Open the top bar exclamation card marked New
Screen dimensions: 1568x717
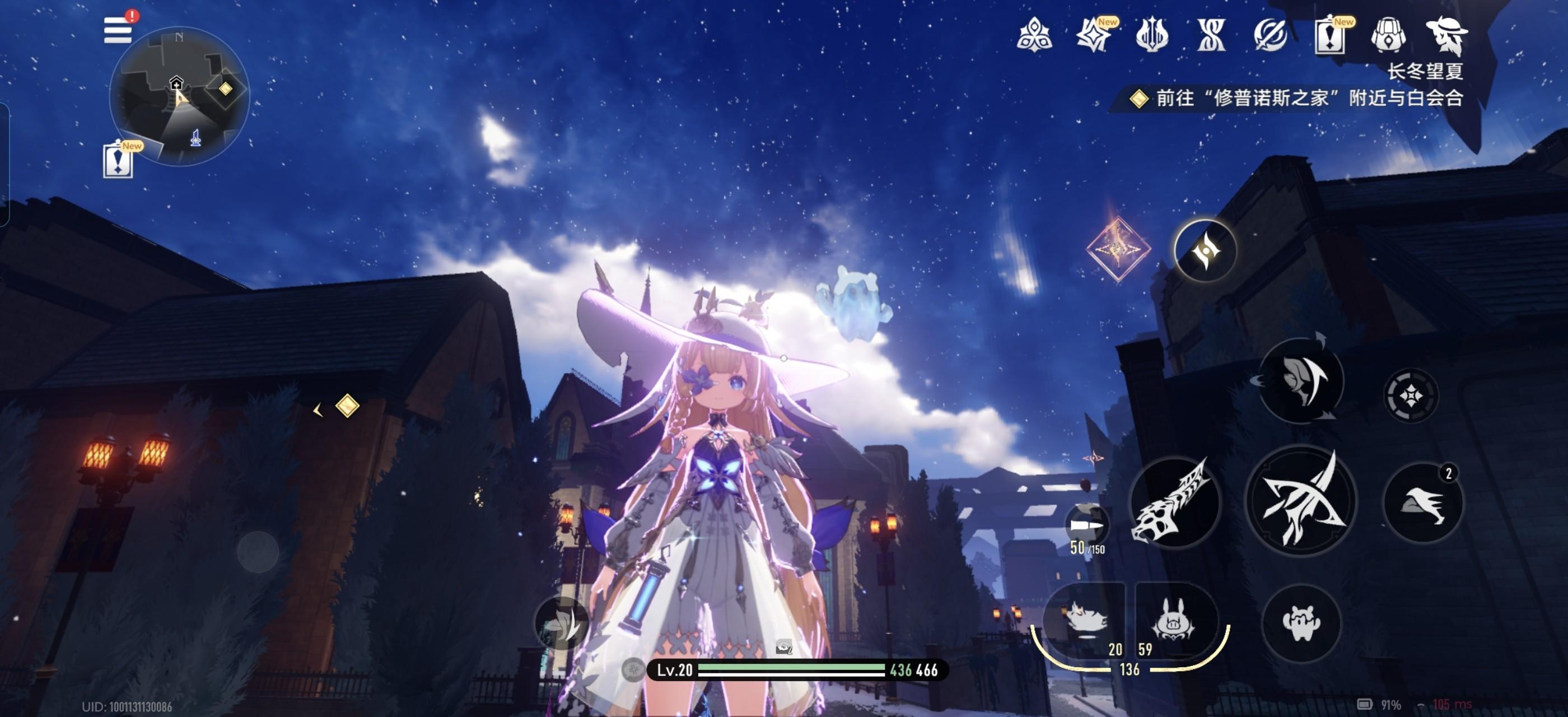1329,35
